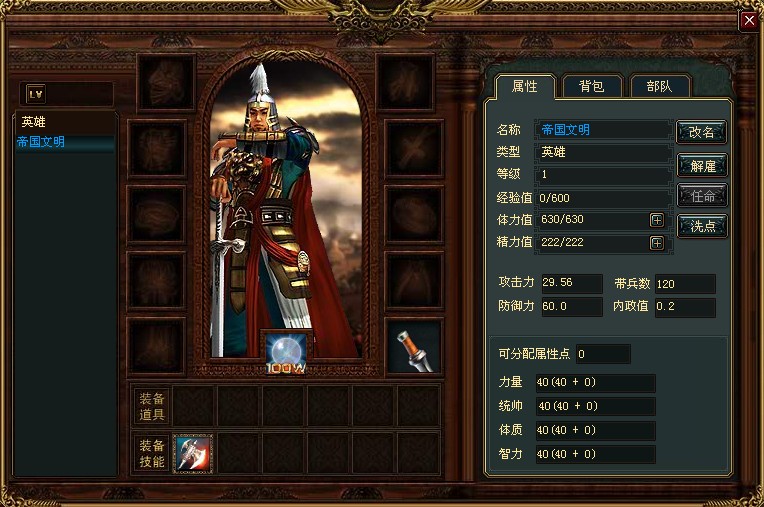764x507 pixels.
Task: Click the 改名 rename button
Action: pyautogui.click(x=701, y=132)
